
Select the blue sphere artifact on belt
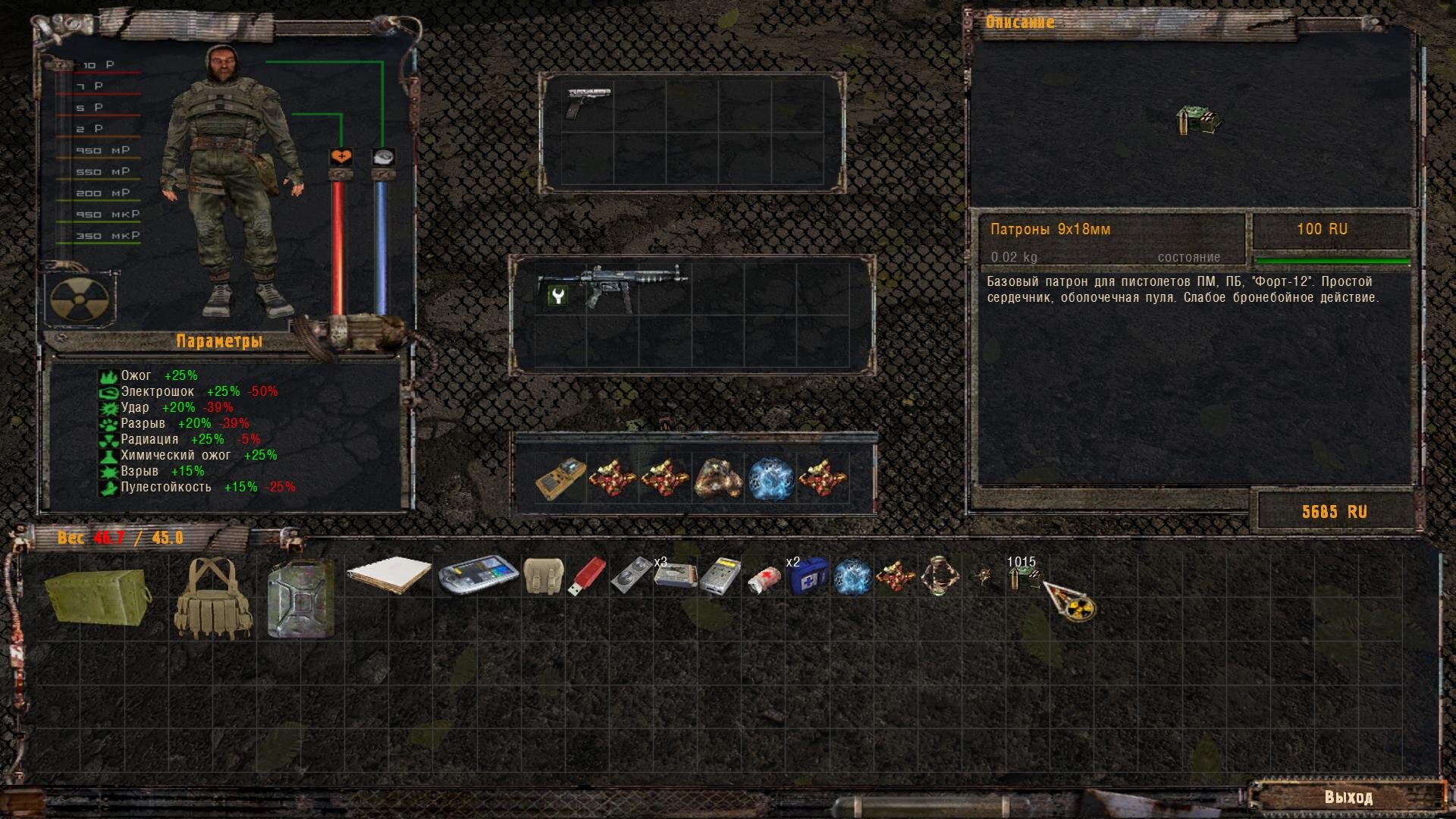770,479
